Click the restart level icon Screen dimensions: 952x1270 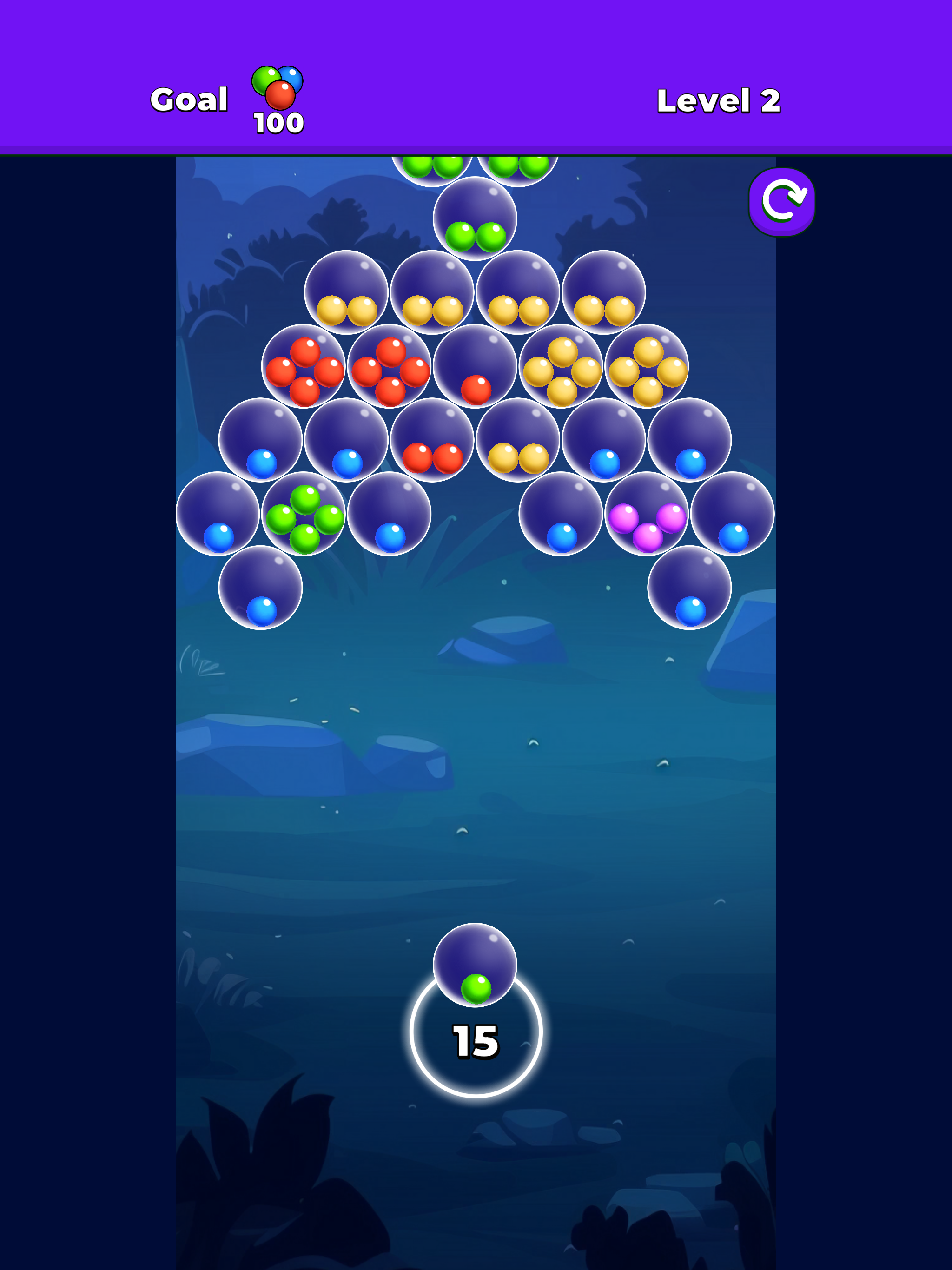coord(781,203)
